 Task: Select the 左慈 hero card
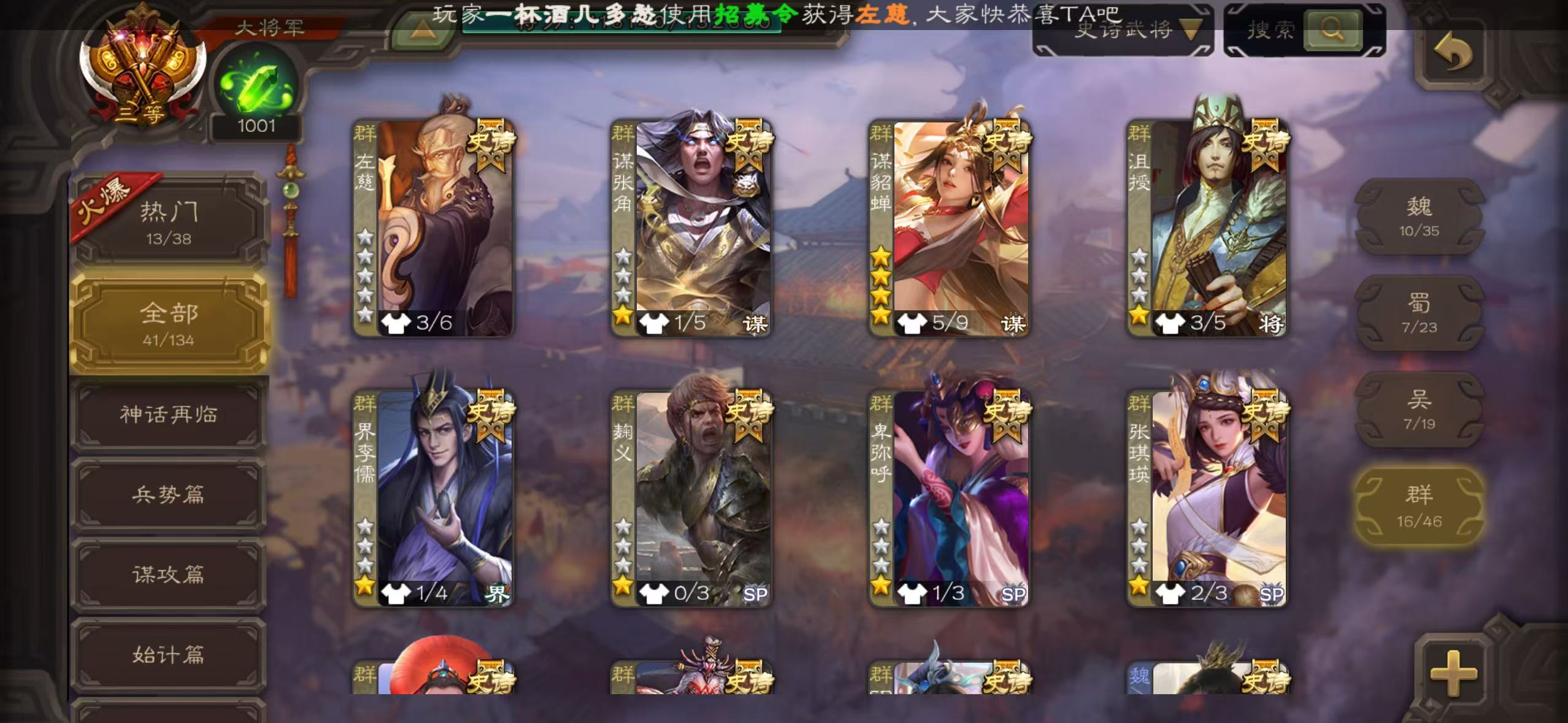point(434,228)
